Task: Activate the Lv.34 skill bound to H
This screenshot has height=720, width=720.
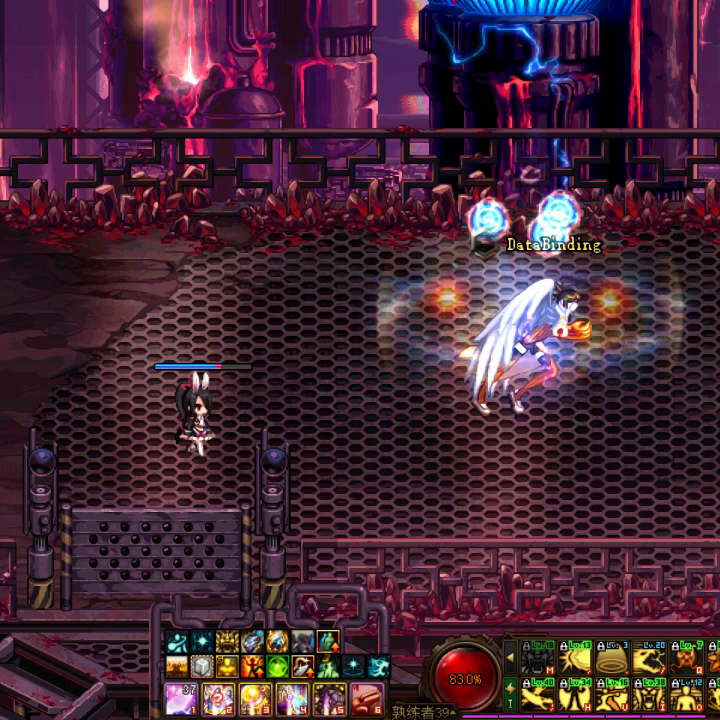Action: (x=576, y=694)
